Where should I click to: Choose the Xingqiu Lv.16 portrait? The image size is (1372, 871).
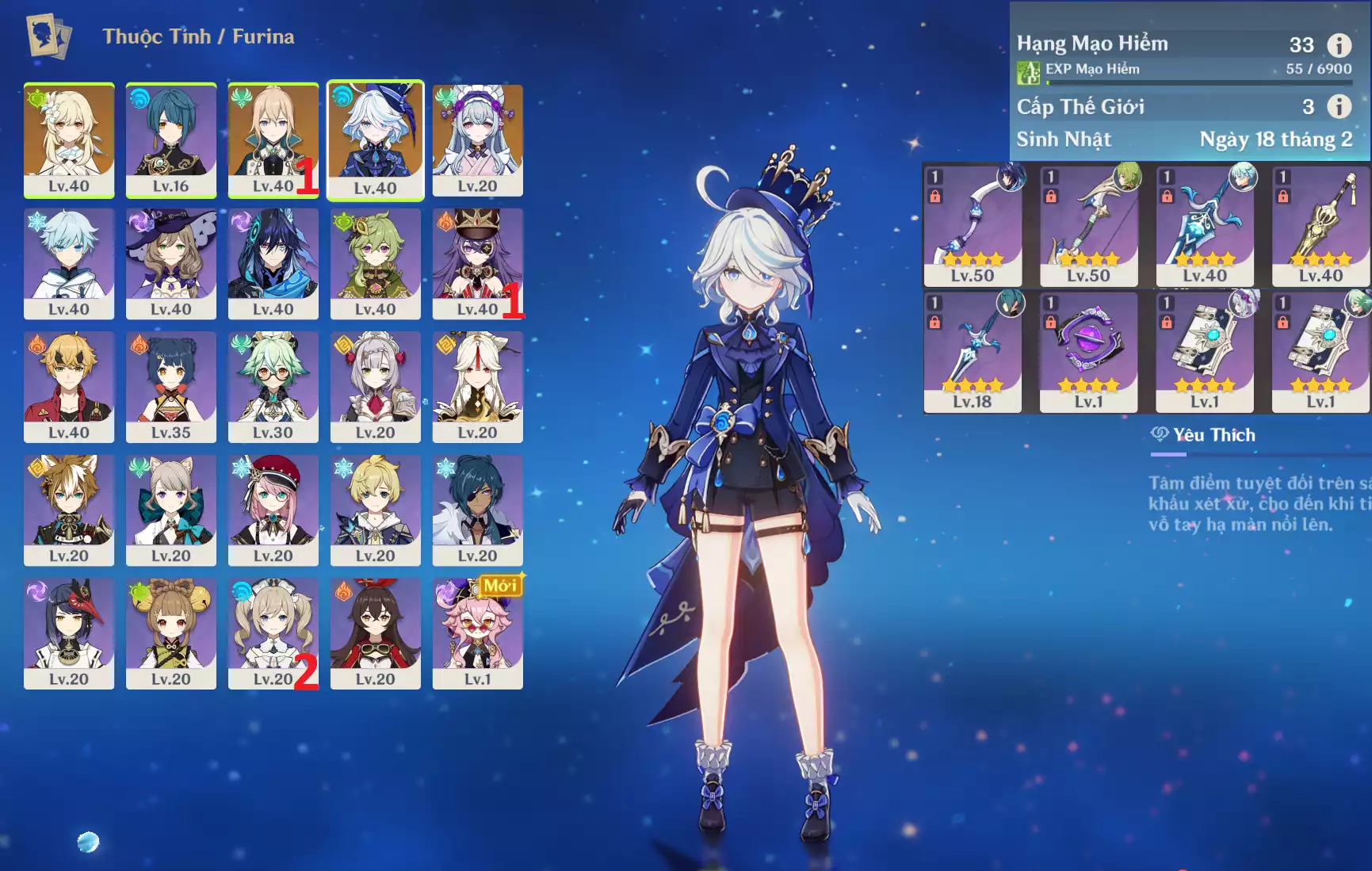click(x=170, y=139)
